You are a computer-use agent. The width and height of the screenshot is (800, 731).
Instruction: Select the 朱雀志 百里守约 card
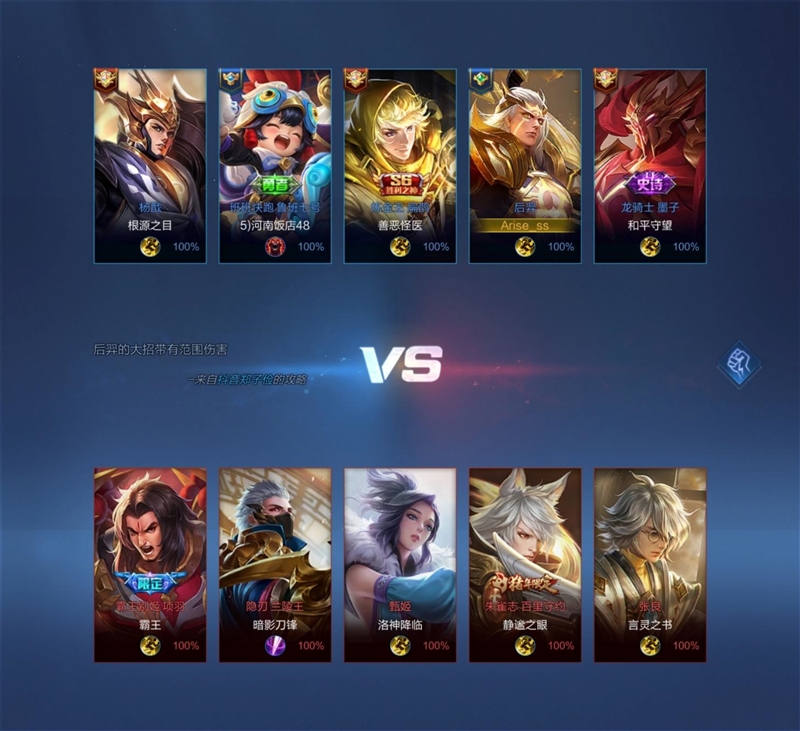[525, 564]
